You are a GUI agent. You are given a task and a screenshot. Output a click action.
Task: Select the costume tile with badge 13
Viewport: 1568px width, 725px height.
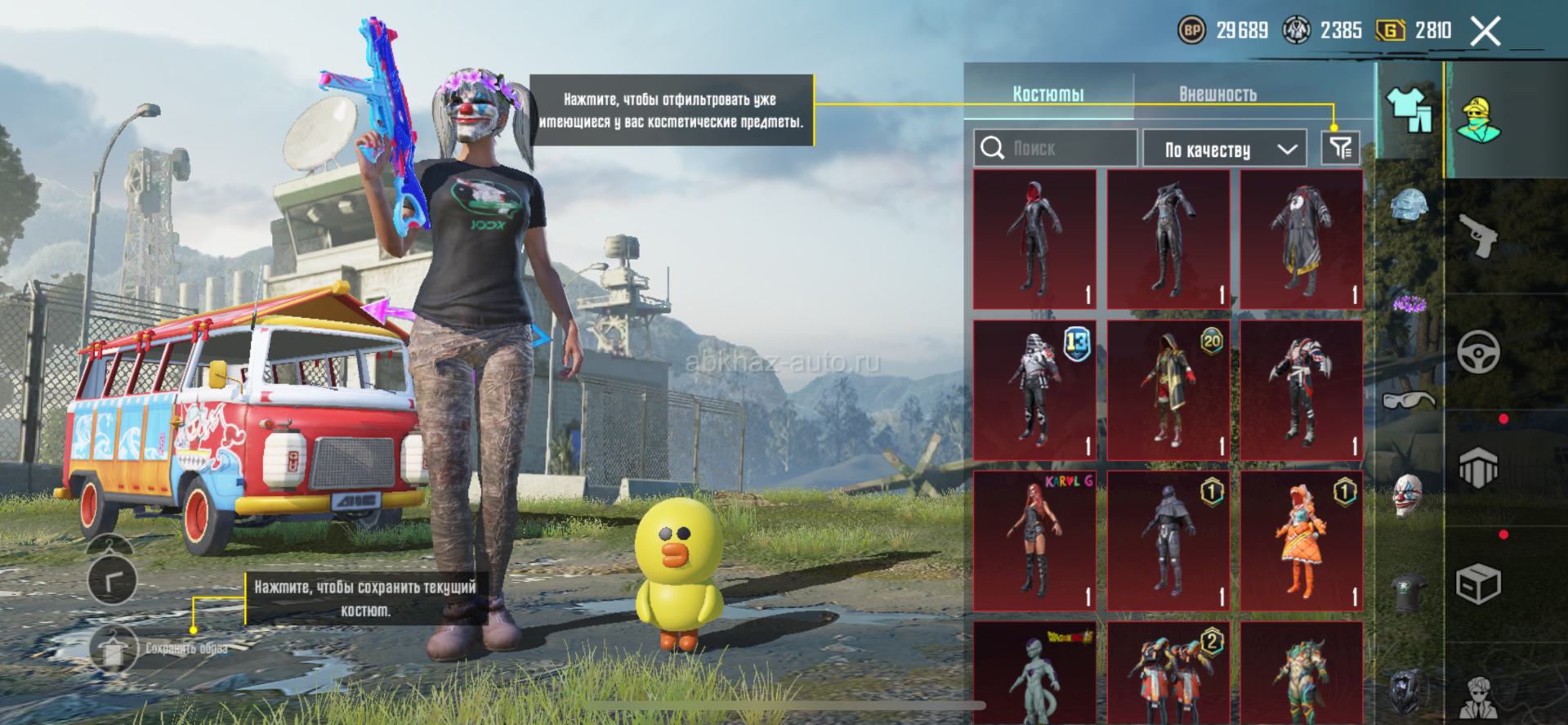(1034, 390)
